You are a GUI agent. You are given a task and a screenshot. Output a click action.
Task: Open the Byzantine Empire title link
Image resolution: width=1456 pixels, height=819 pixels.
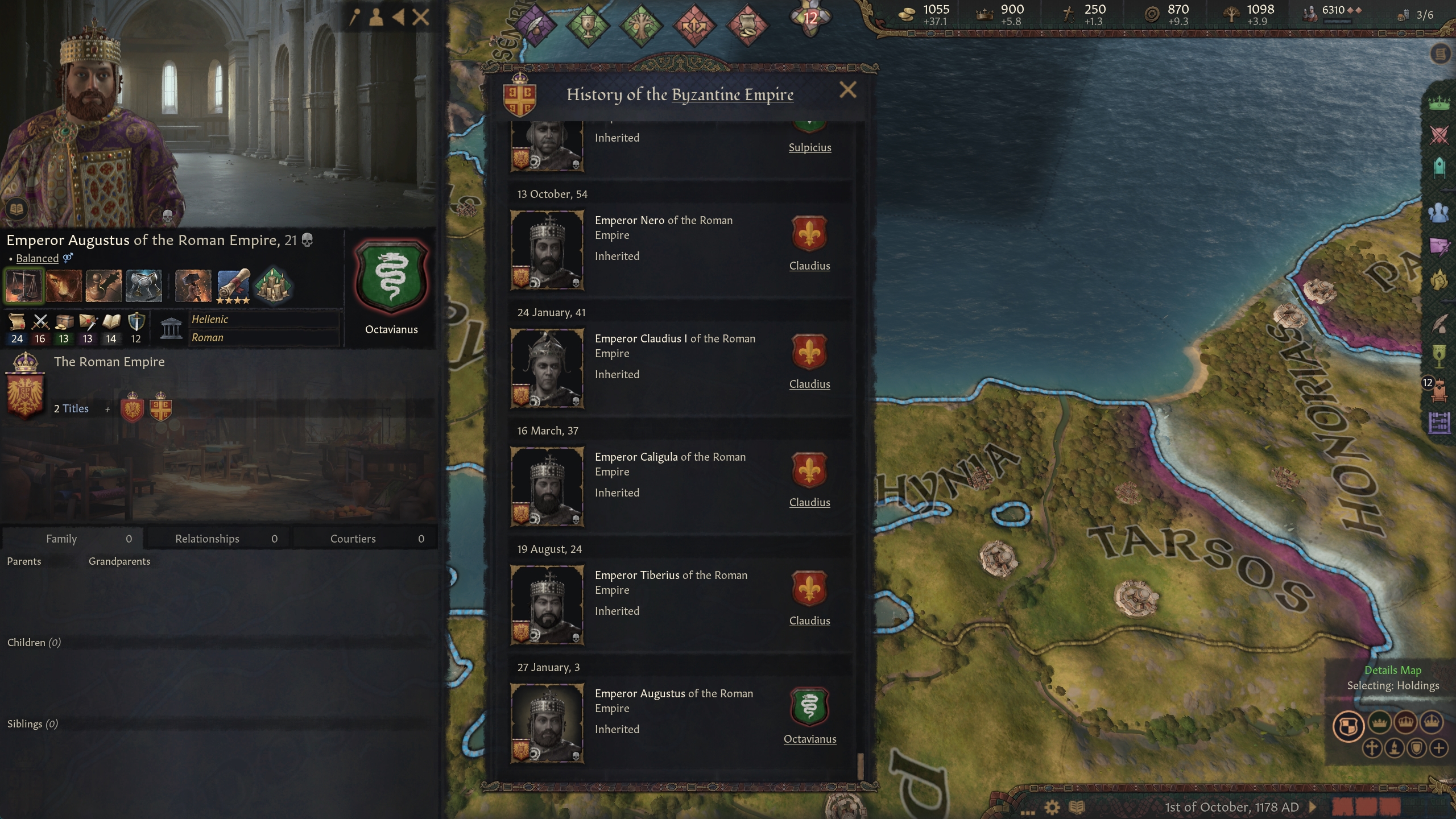[733, 94]
